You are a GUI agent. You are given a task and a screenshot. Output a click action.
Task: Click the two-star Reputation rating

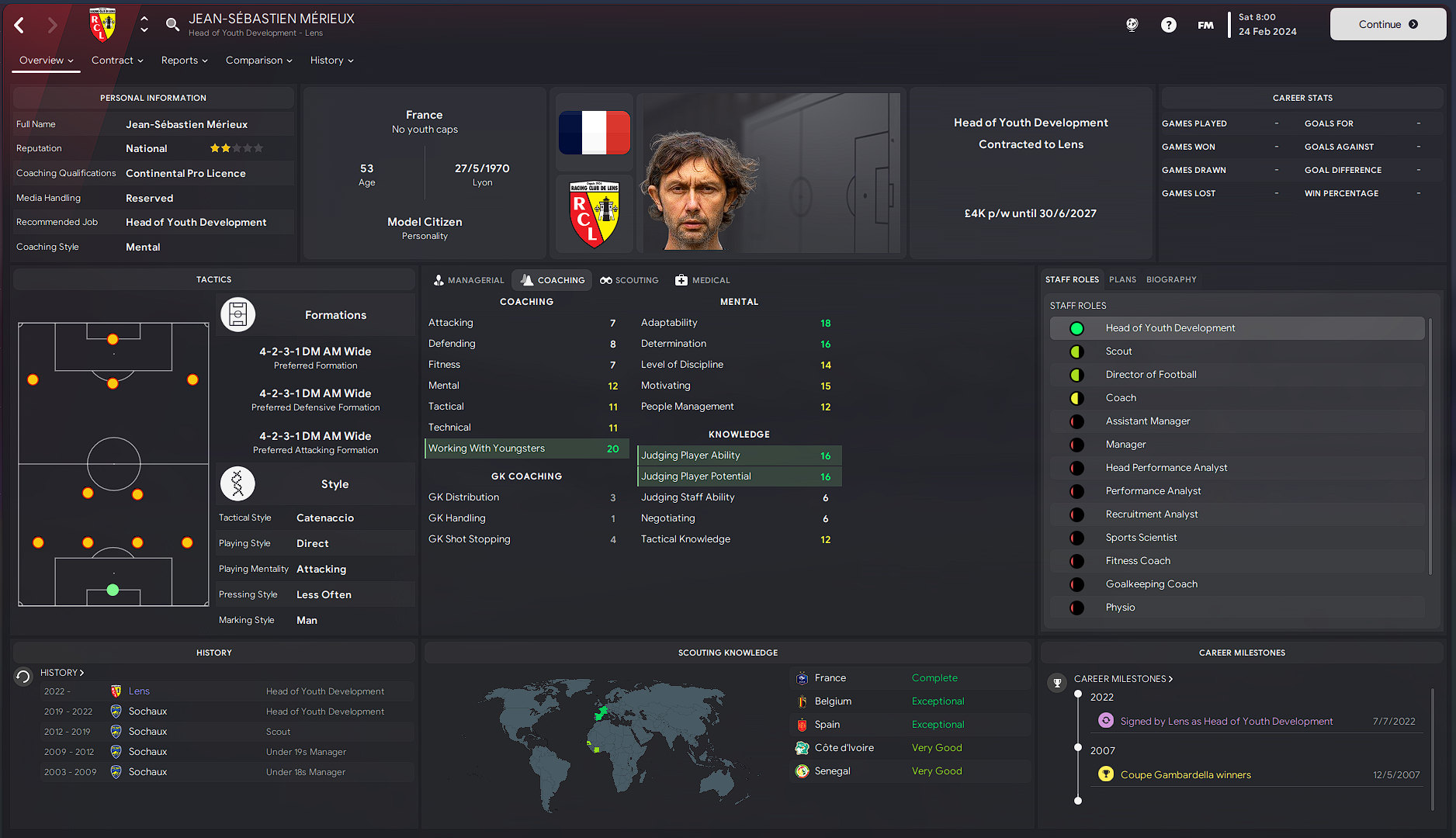pyautogui.click(x=236, y=147)
